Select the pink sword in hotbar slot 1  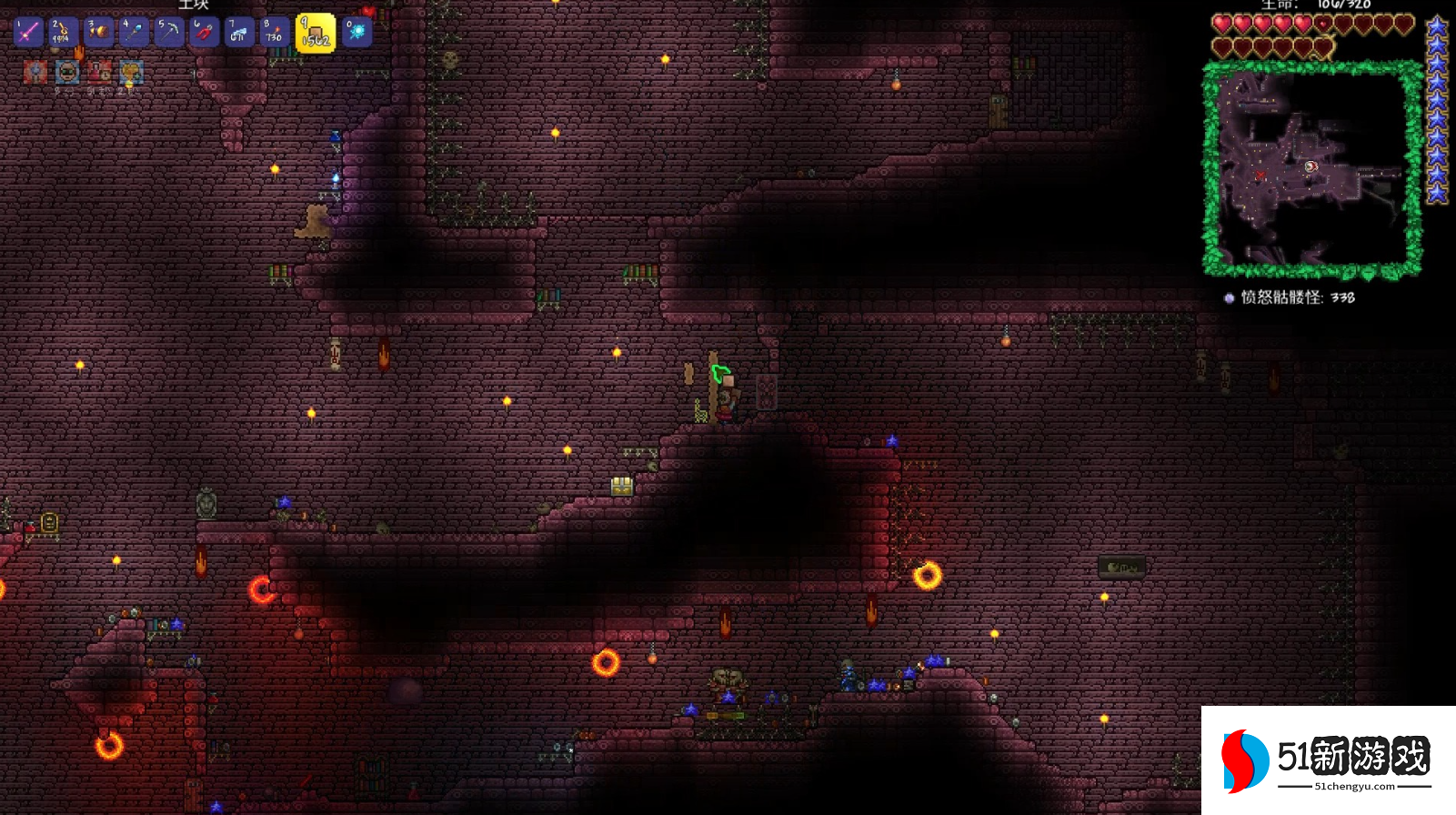(x=27, y=33)
